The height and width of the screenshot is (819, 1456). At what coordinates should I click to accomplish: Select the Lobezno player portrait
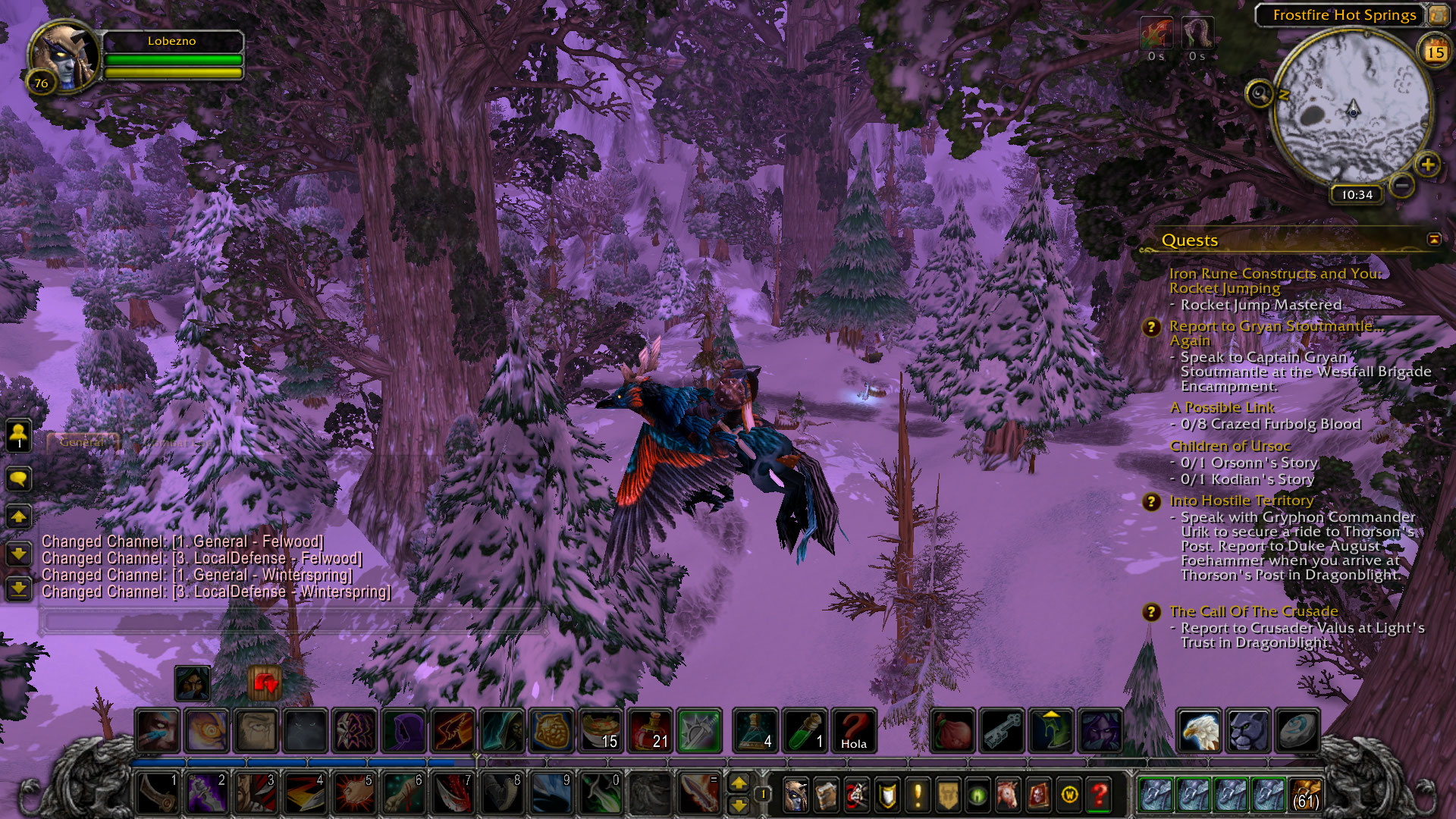[x=64, y=57]
